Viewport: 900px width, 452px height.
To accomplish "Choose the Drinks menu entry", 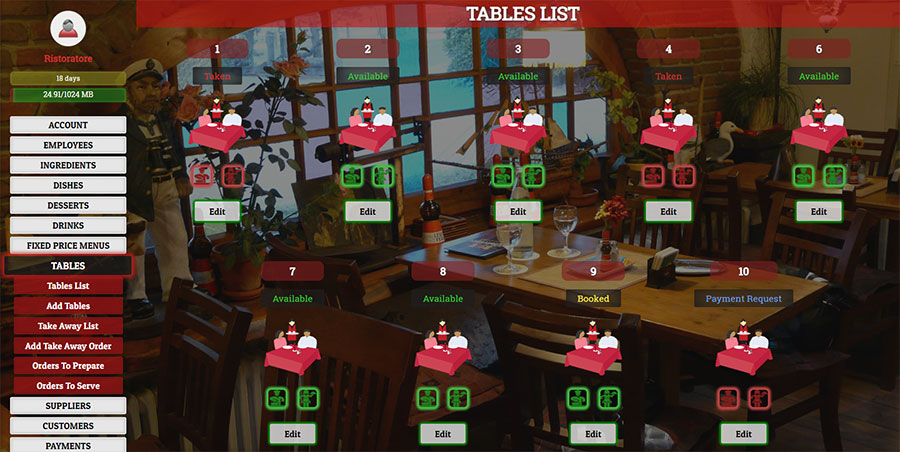I will pos(68,225).
